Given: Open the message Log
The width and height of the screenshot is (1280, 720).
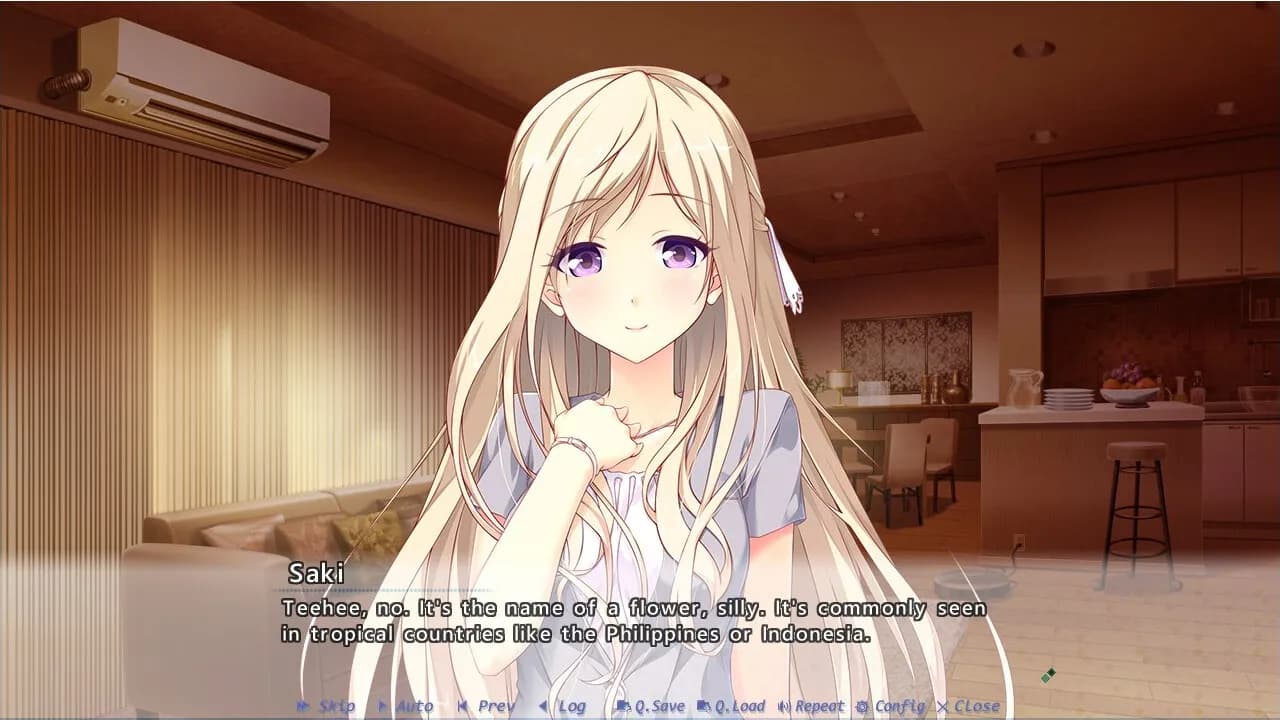Looking at the screenshot, I should point(568,705).
